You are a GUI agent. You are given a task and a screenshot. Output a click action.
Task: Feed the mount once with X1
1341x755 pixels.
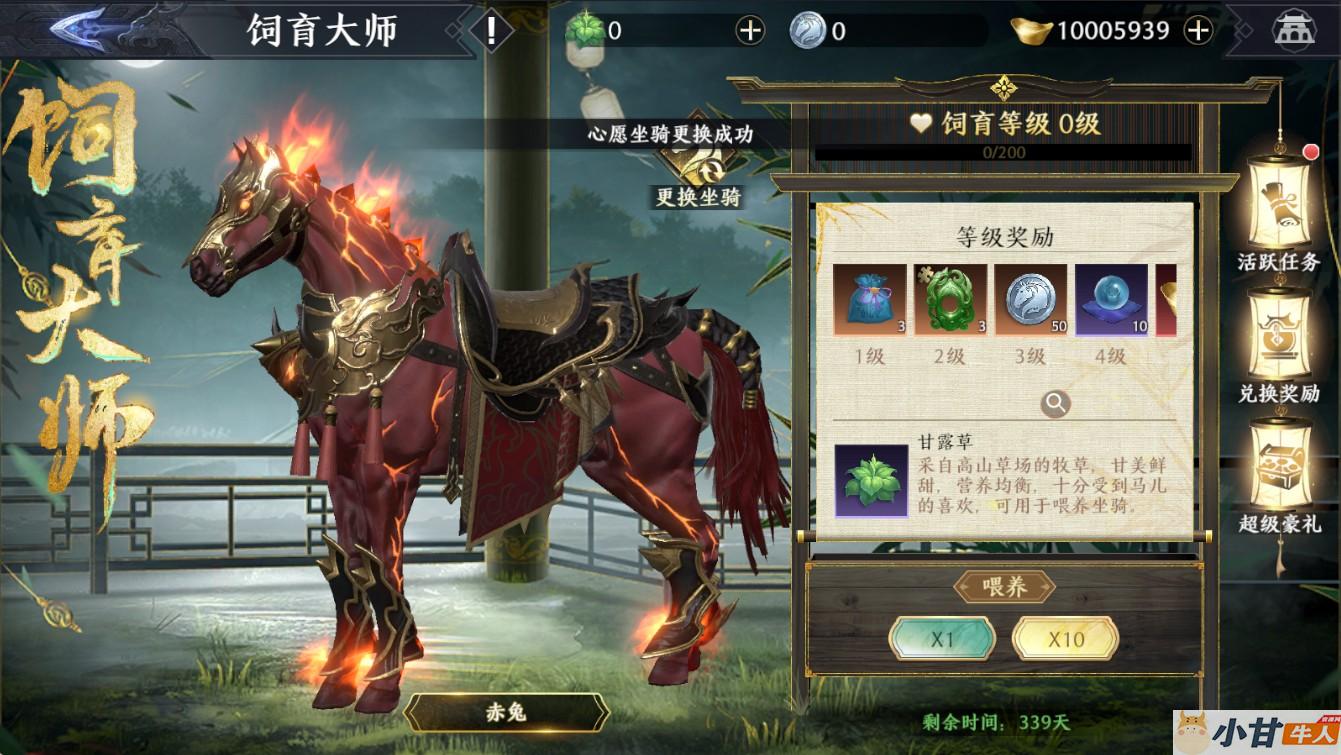pyautogui.click(x=942, y=639)
